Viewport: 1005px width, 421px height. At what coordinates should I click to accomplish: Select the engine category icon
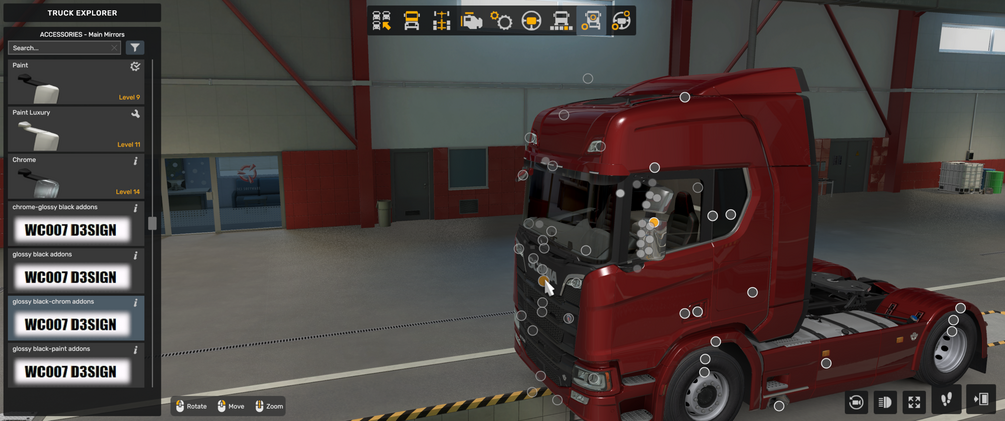tap(472, 21)
